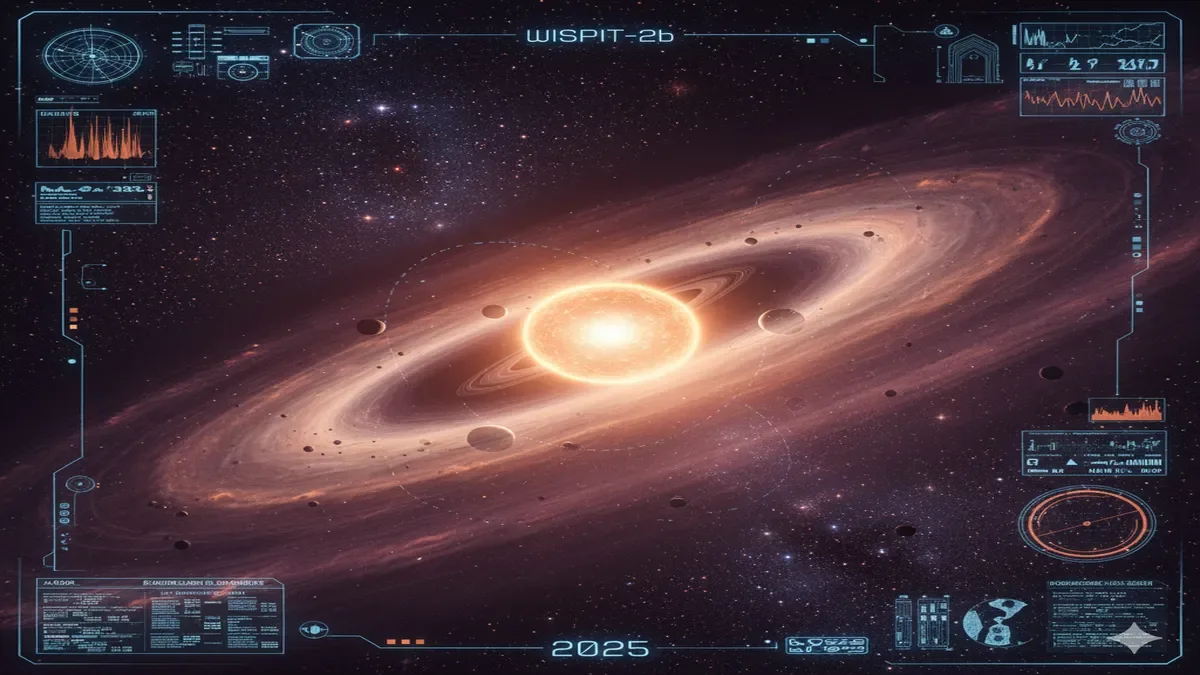1200x675 pixels.
Task: Click the concentric-circle target icon
Action: coord(326,42)
